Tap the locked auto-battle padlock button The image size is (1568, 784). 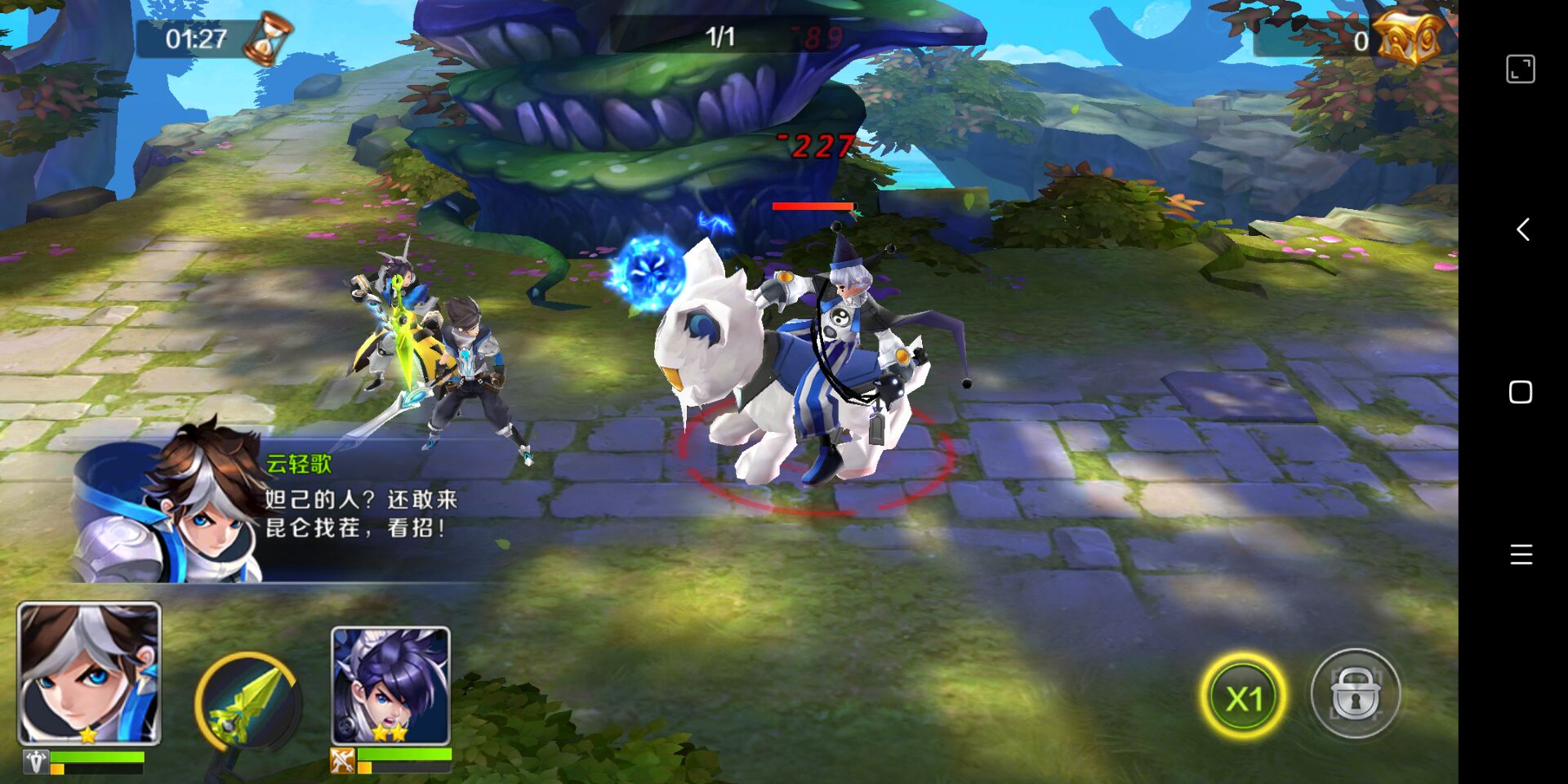(x=1355, y=694)
